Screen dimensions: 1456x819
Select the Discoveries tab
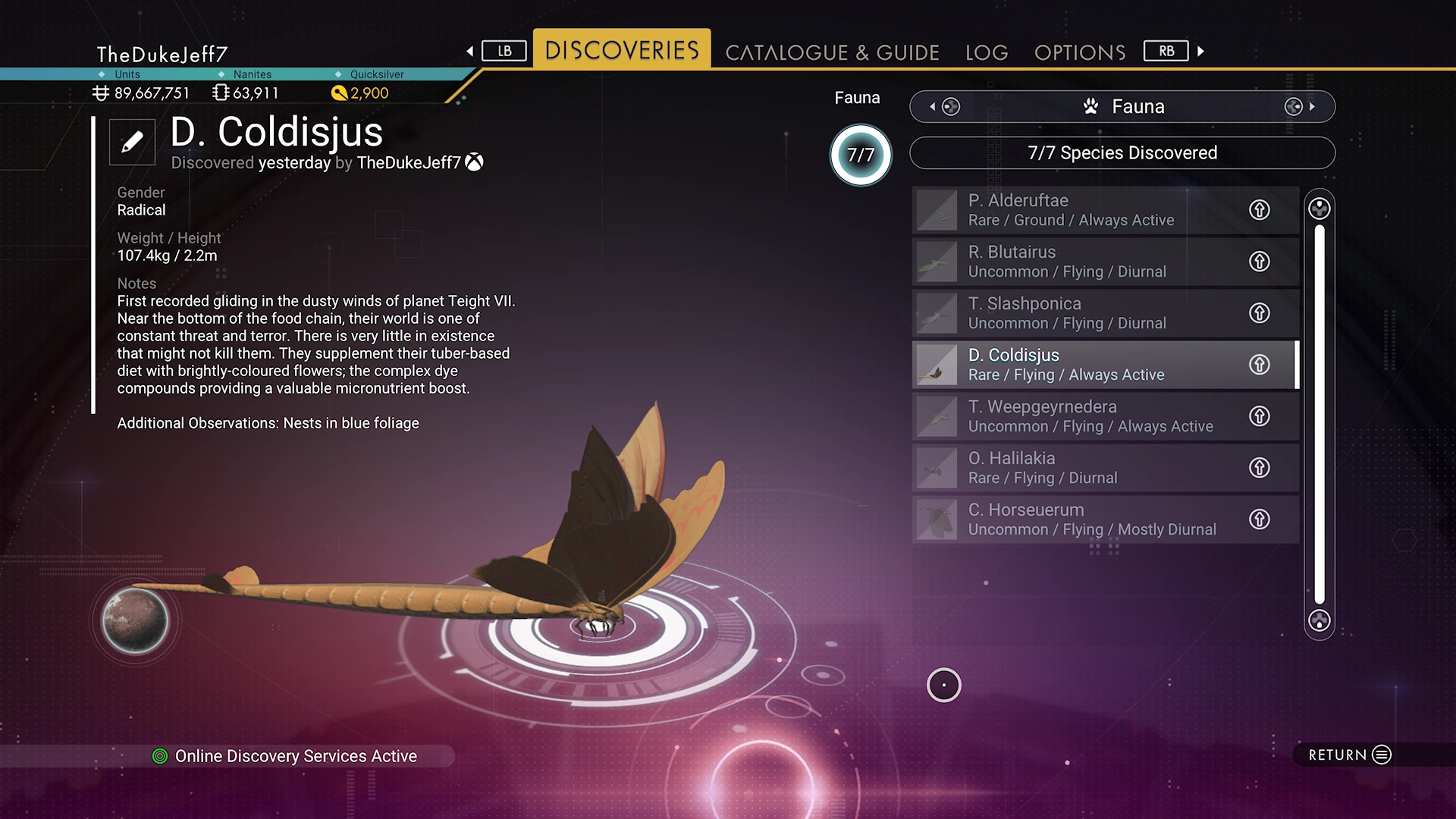[x=622, y=50]
